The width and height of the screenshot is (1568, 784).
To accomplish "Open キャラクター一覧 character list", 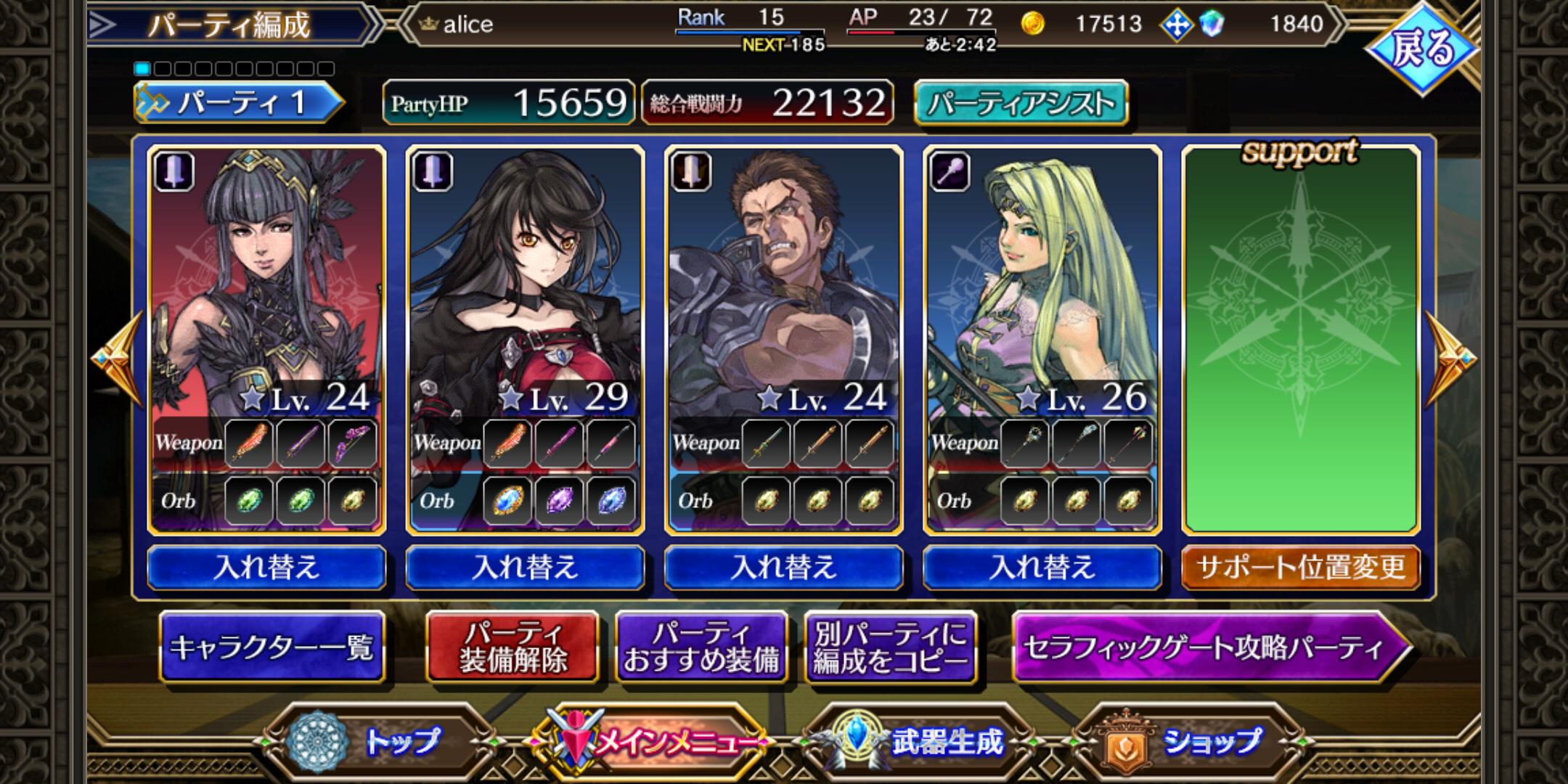I will [x=271, y=647].
